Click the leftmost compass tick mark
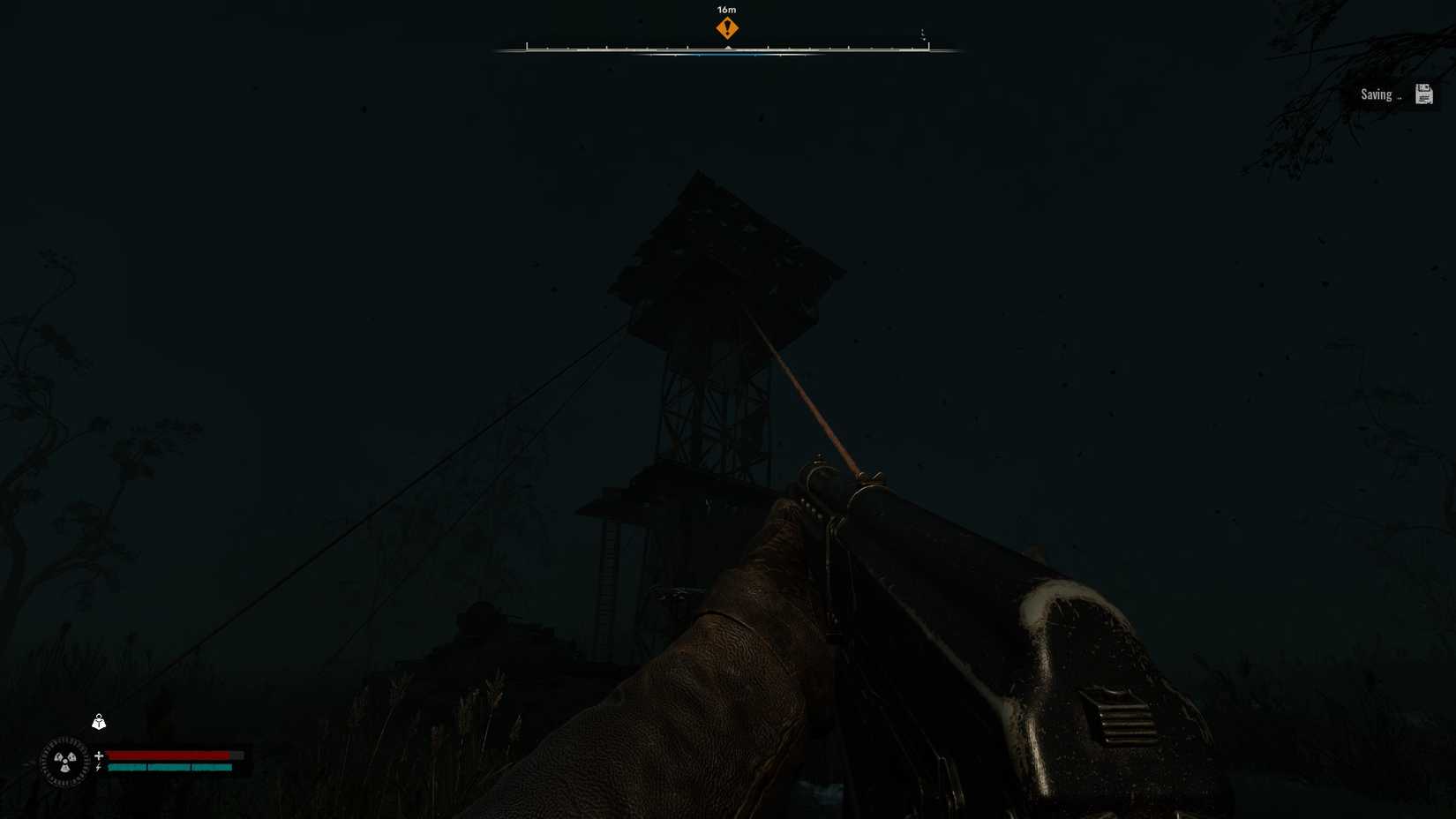This screenshot has width=1456, height=819. pyautogui.click(x=528, y=44)
